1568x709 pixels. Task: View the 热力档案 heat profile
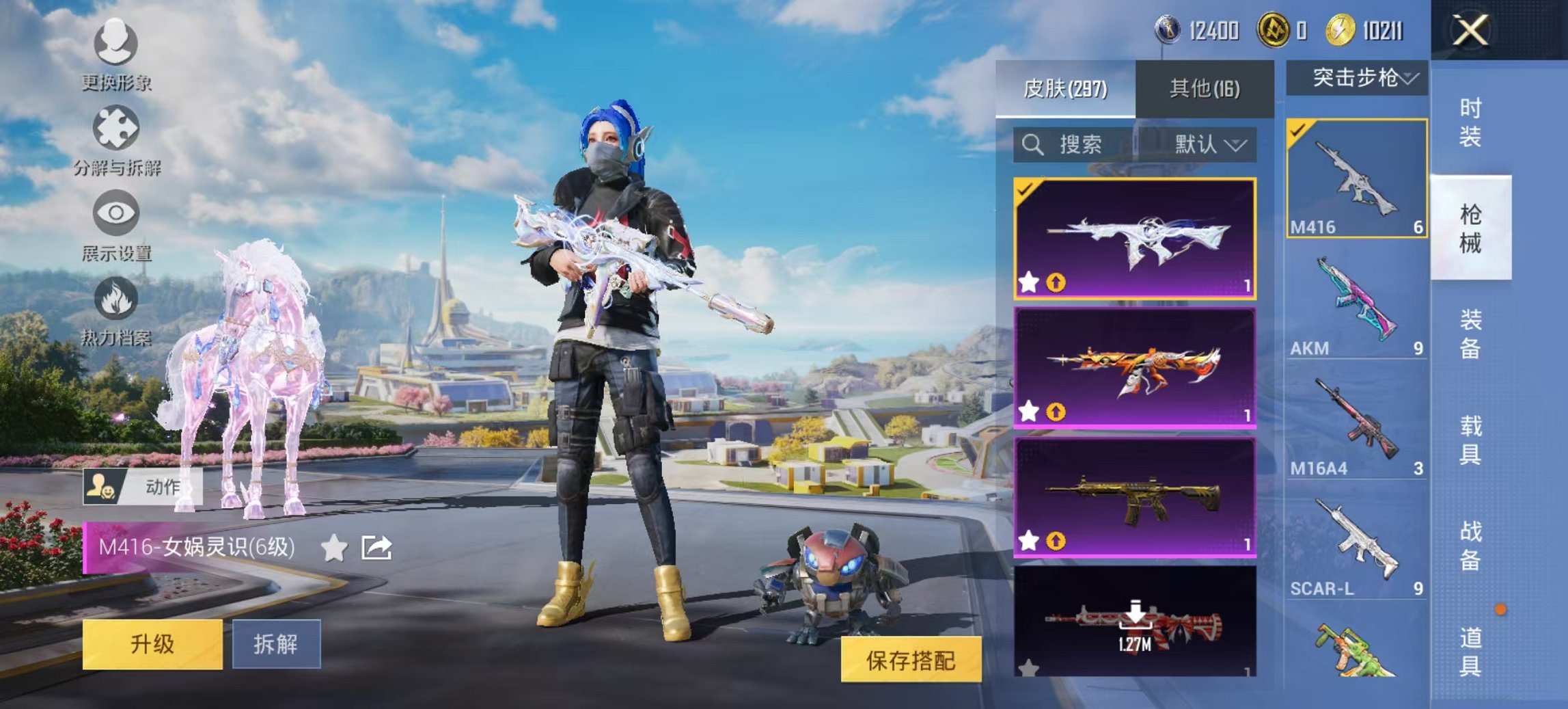coord(116,298)
